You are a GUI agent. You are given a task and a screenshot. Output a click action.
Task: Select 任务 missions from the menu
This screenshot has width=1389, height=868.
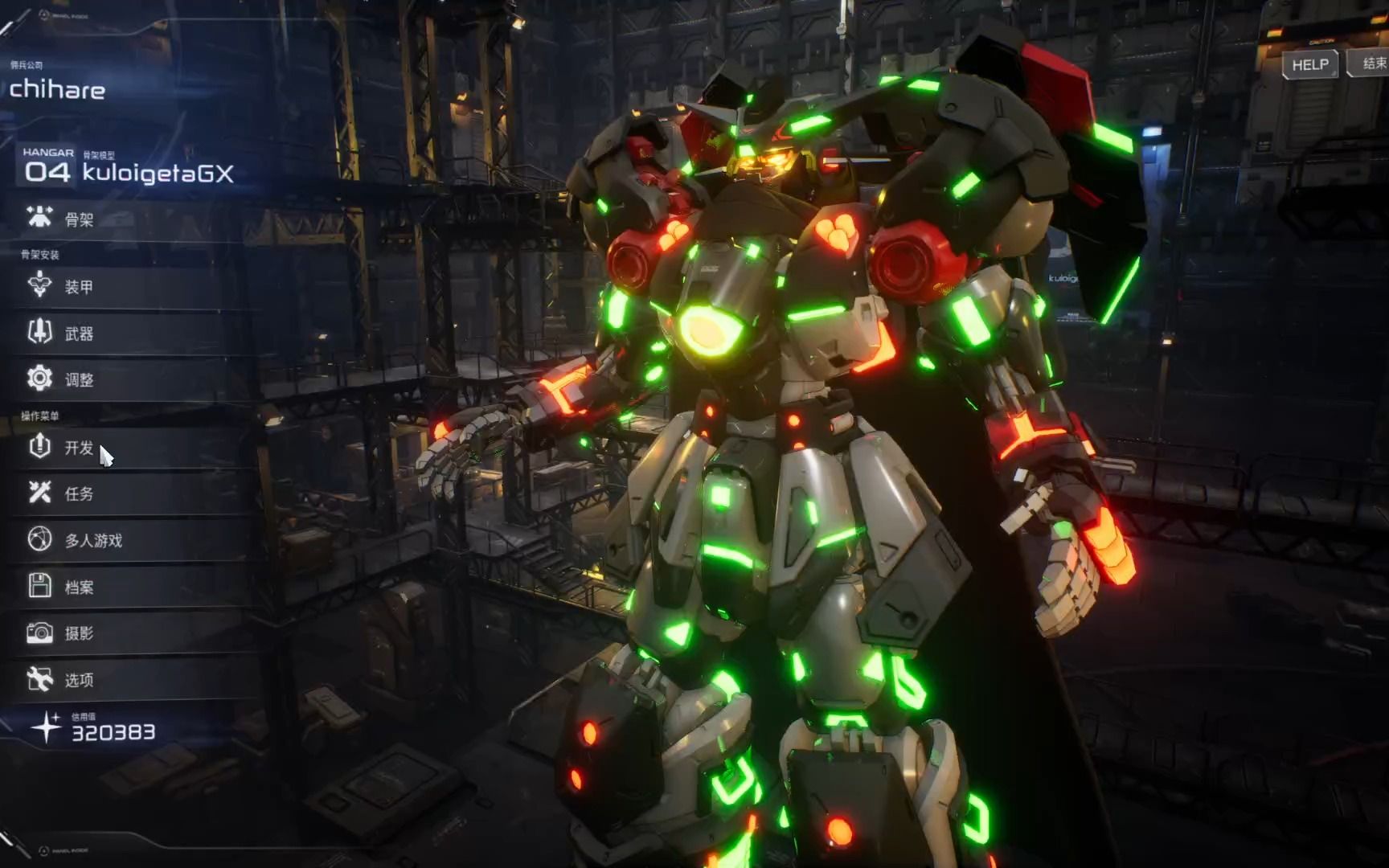click(79, 493)
